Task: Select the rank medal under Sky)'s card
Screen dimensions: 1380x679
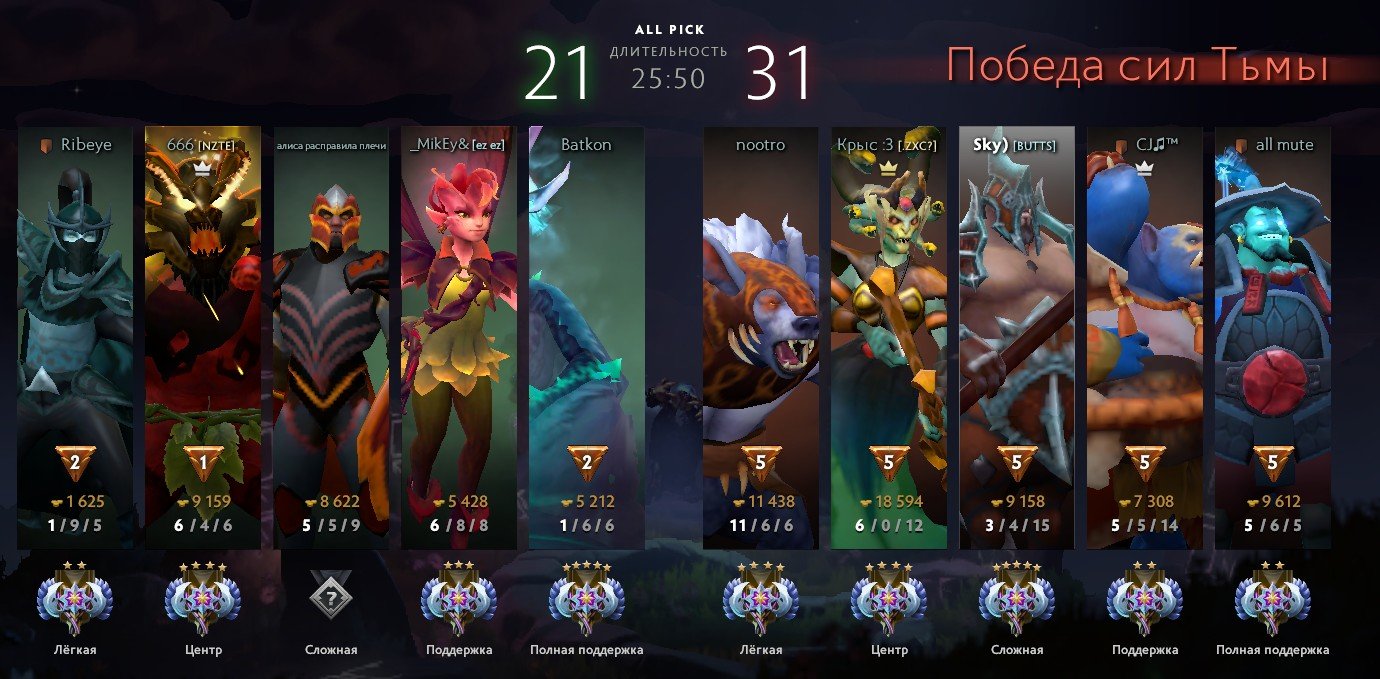Action: [x=1017, y=599]
